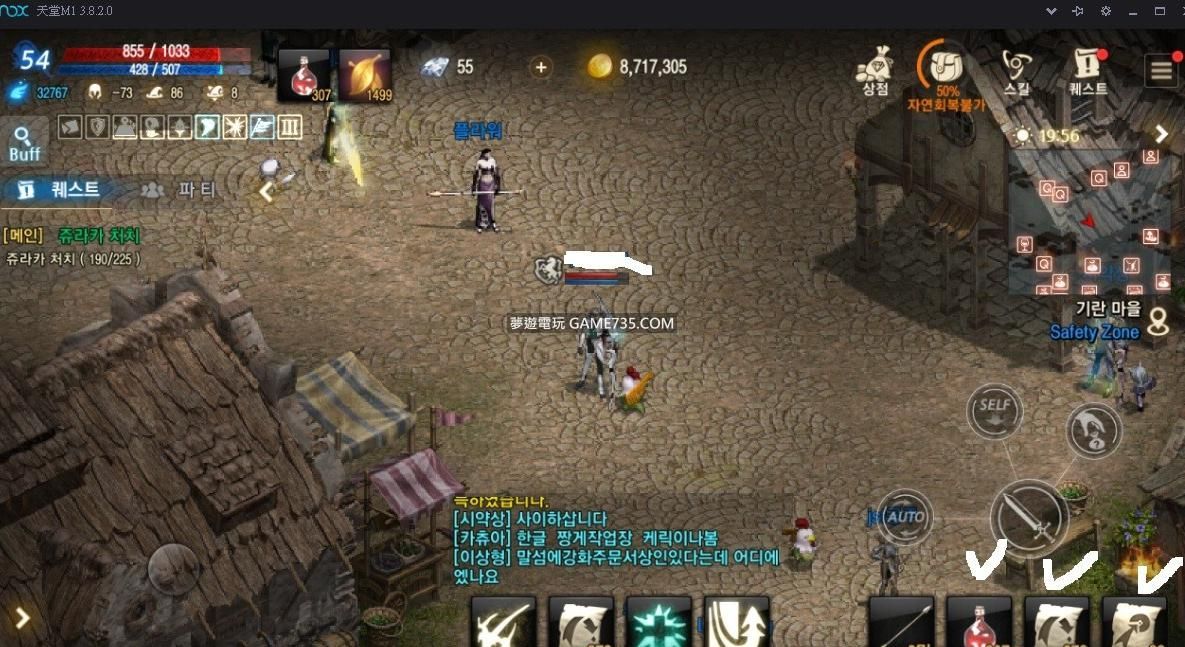Screen dimensions: 1185x647
Task: Tap the grabbing hand pick-up button
Action: point(1093,430)
